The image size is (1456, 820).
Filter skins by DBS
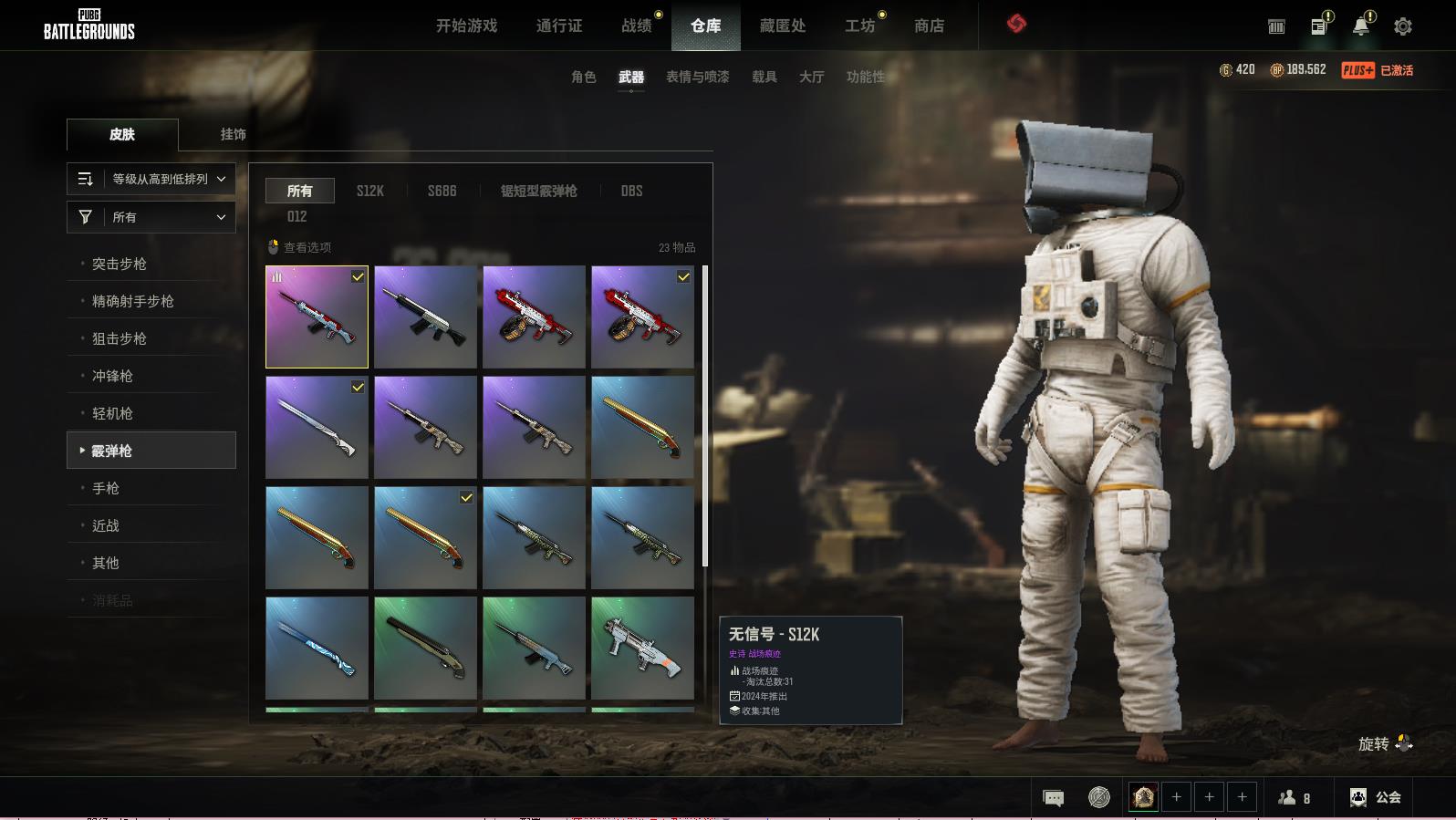click(x=631, y=191)
